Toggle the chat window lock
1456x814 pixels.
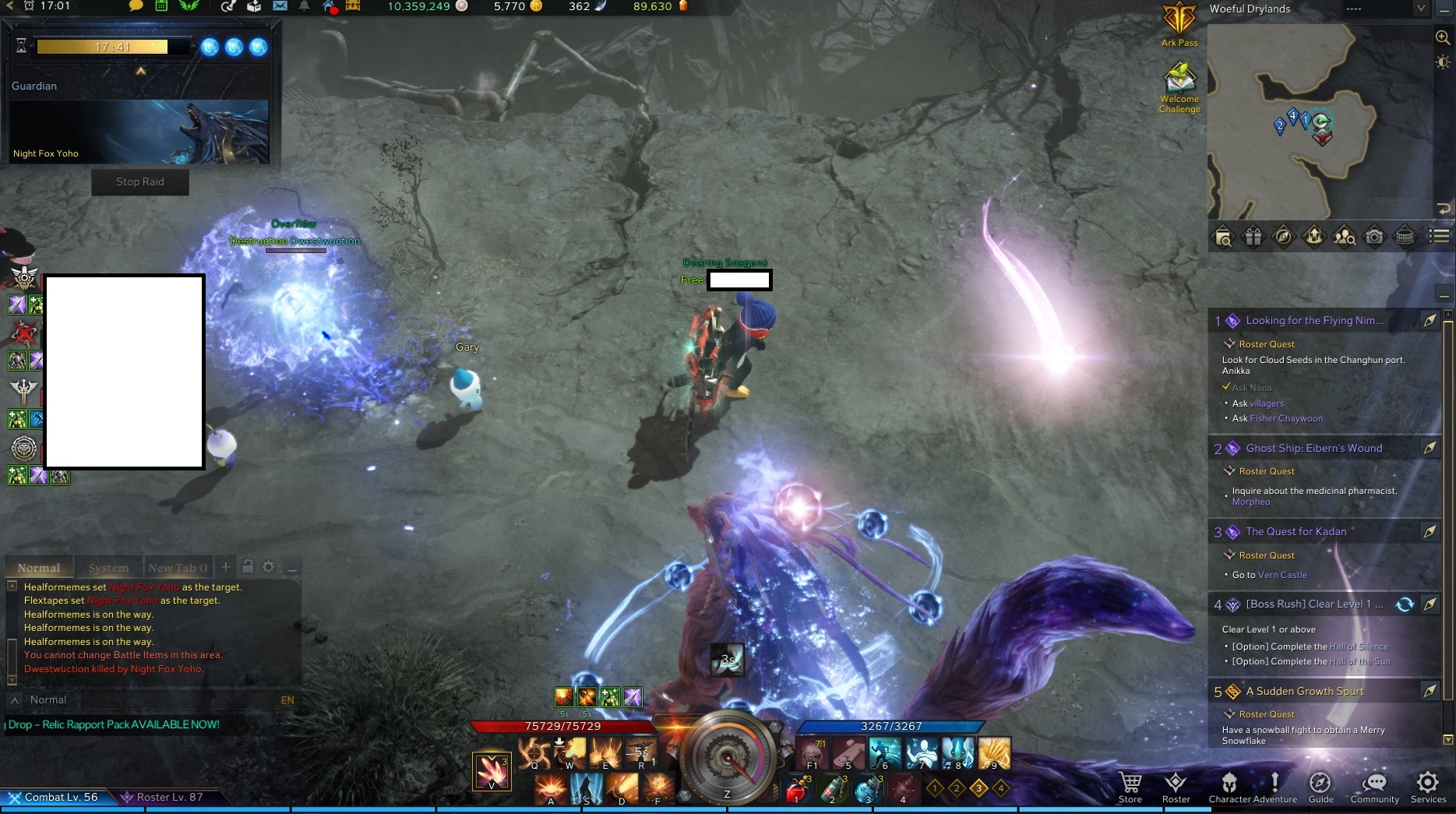(x=247, y=566)
